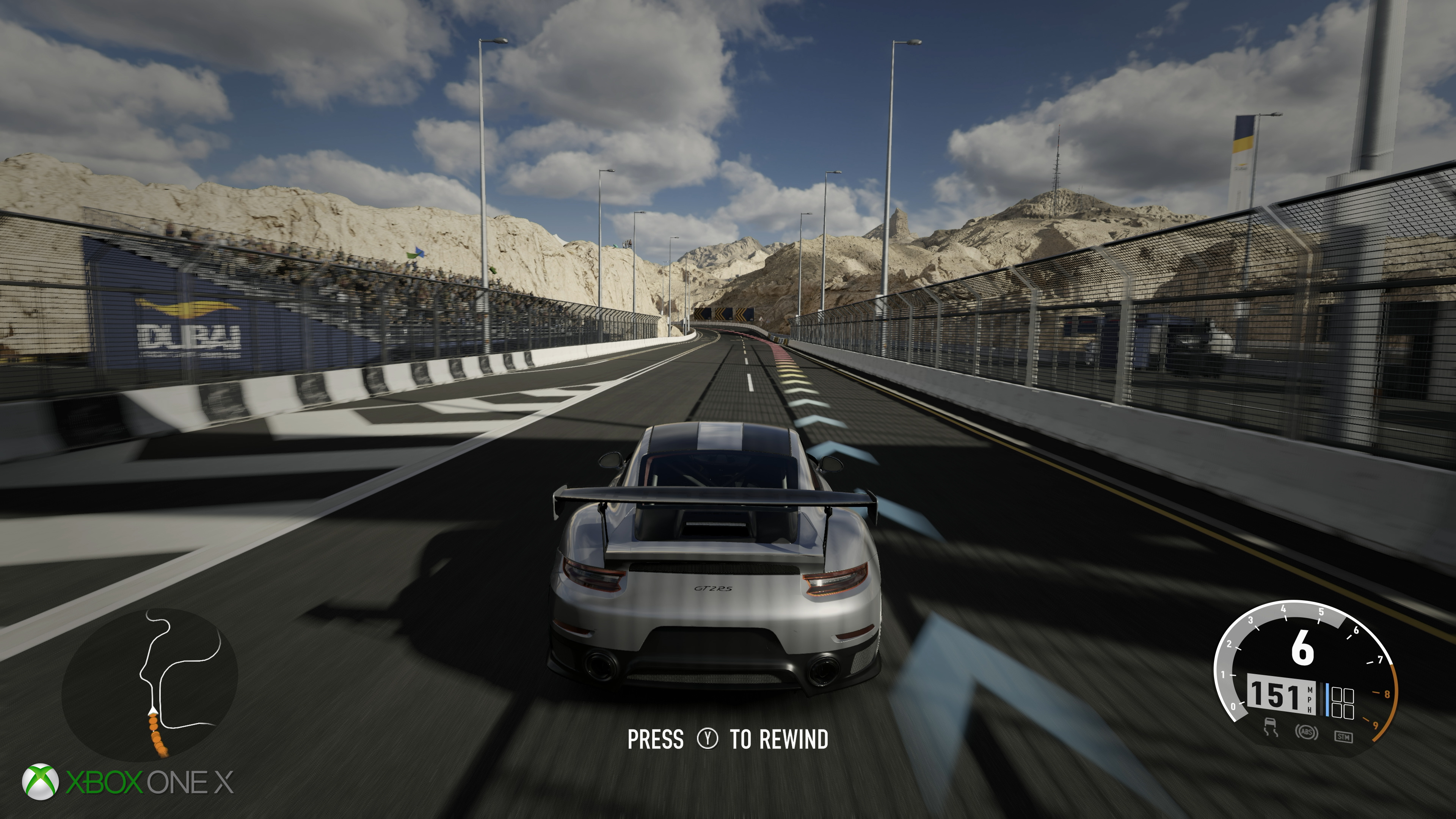Click the tire status grid indicator
Screen dimensions: 1456x819
point(1342,702)
